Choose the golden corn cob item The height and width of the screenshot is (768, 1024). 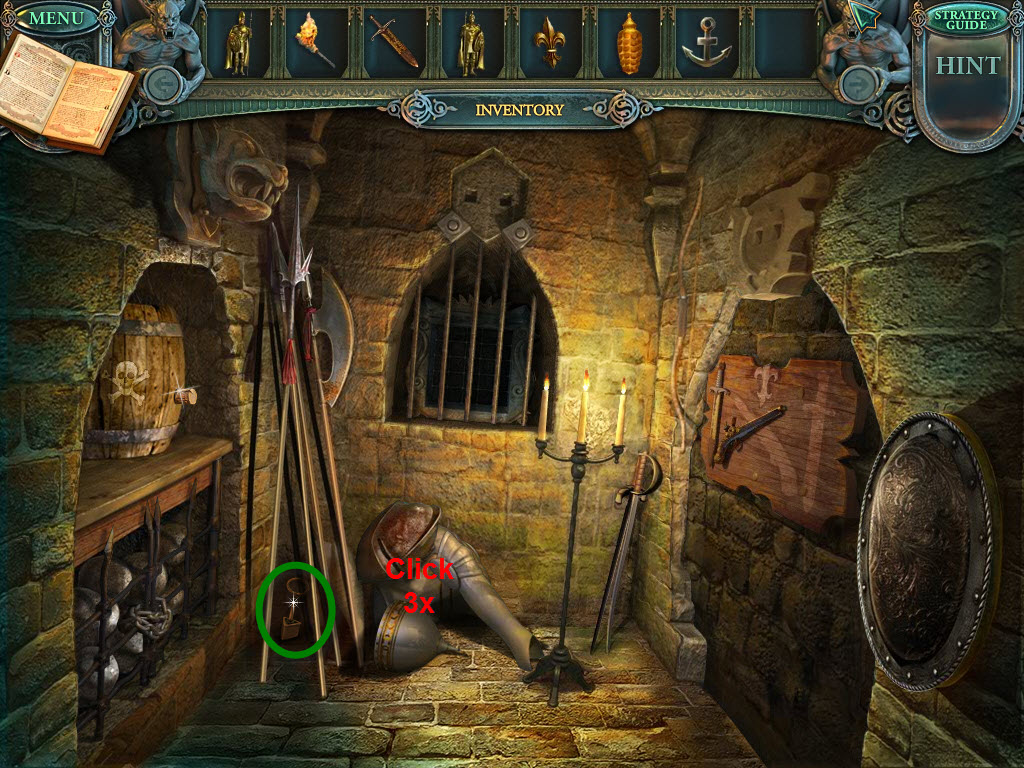click(x=628, y=43)
